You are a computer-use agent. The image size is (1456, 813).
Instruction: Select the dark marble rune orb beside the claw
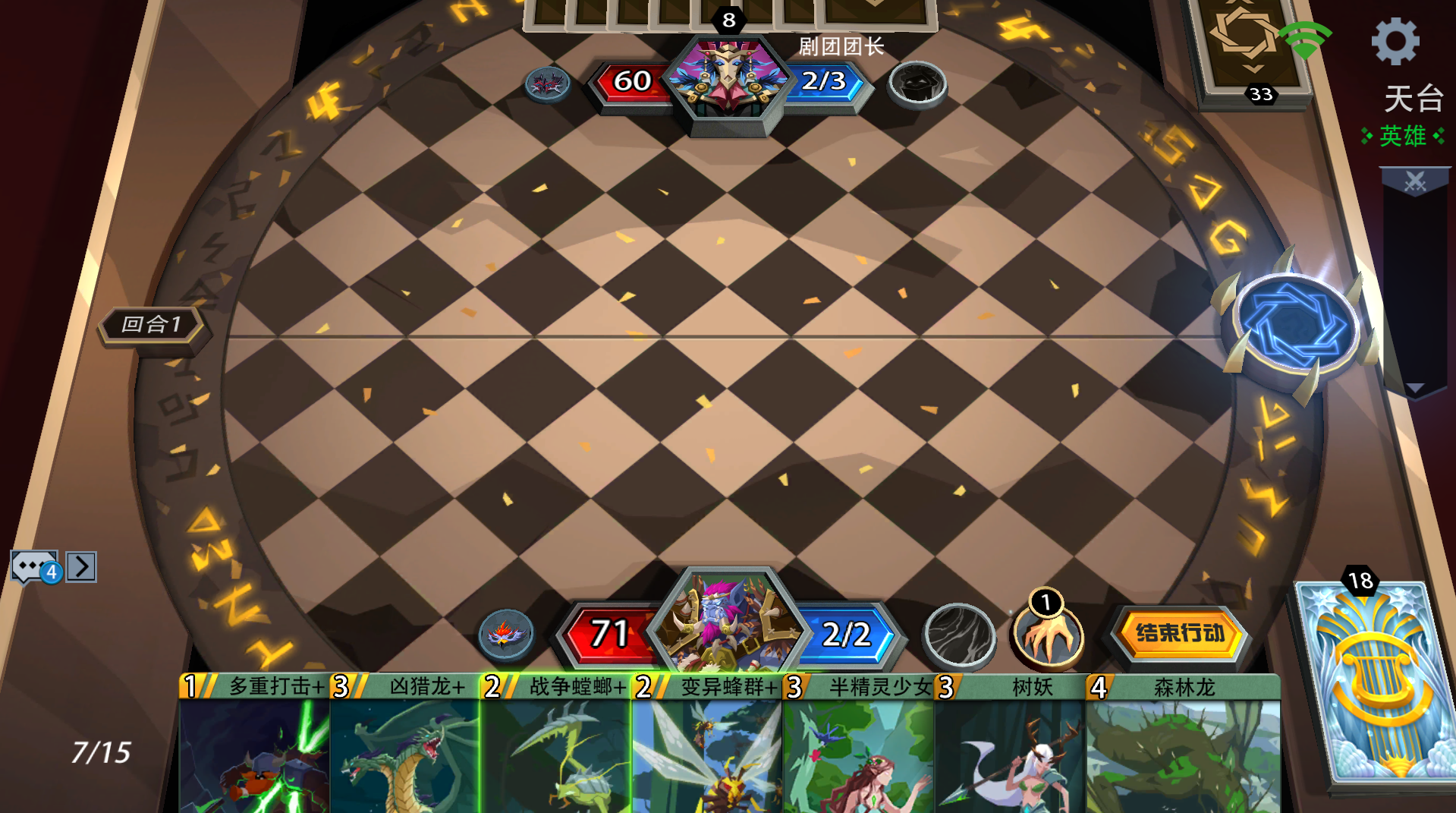click(959, 636)
